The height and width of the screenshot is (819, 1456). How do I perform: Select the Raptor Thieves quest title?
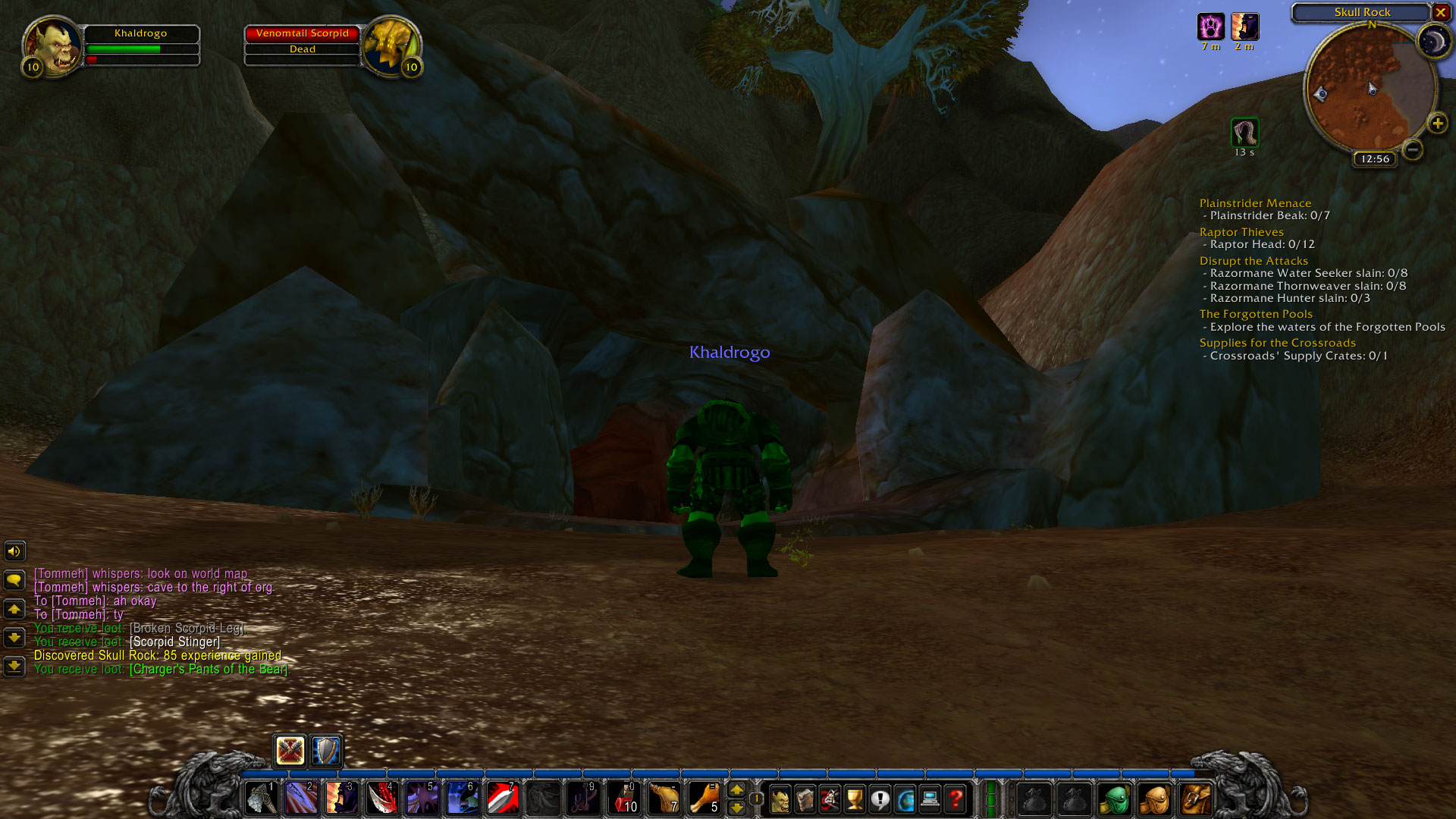(x=1241, y=232)
